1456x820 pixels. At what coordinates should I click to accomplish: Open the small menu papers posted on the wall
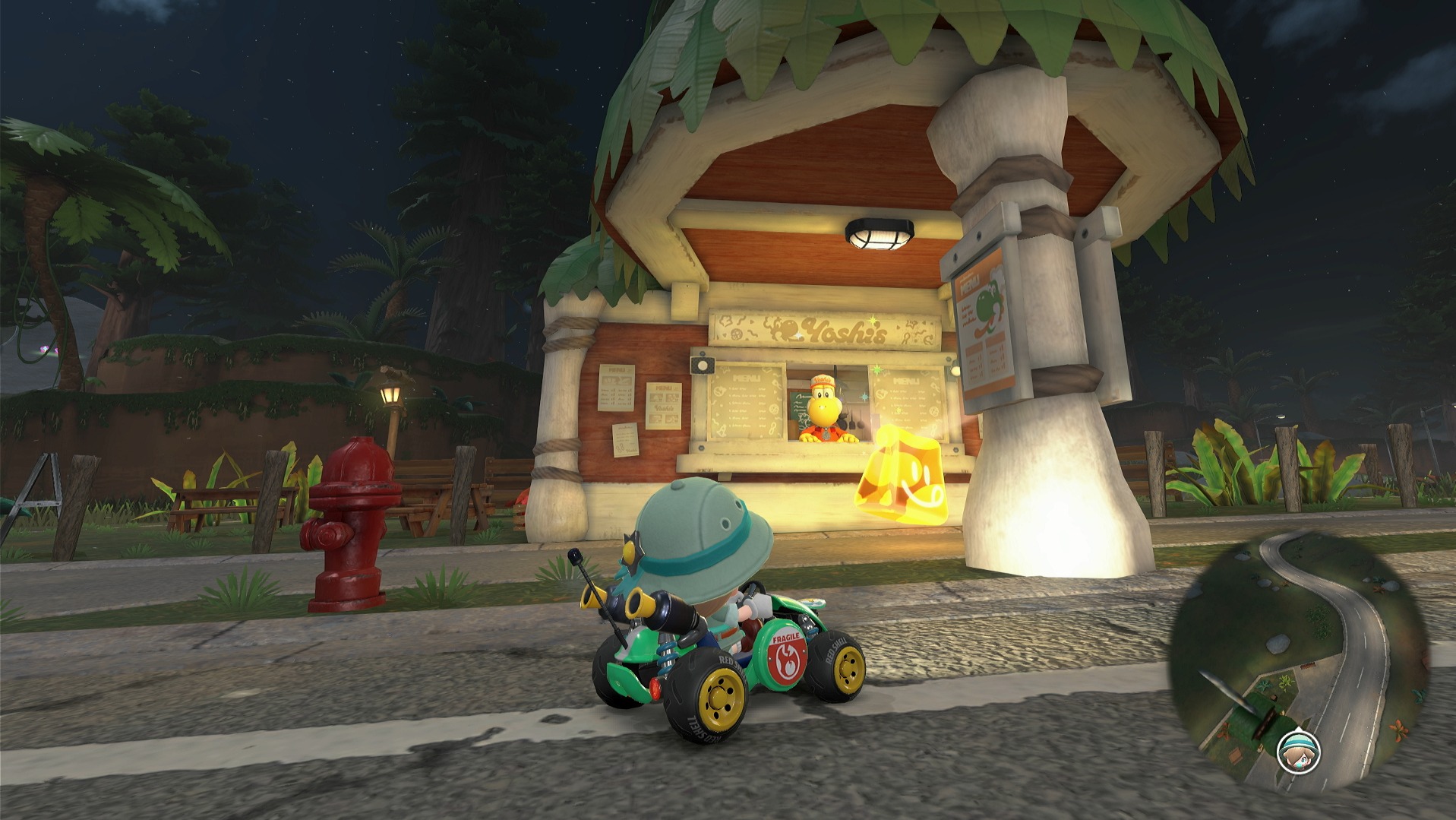(x=664, y=406)
